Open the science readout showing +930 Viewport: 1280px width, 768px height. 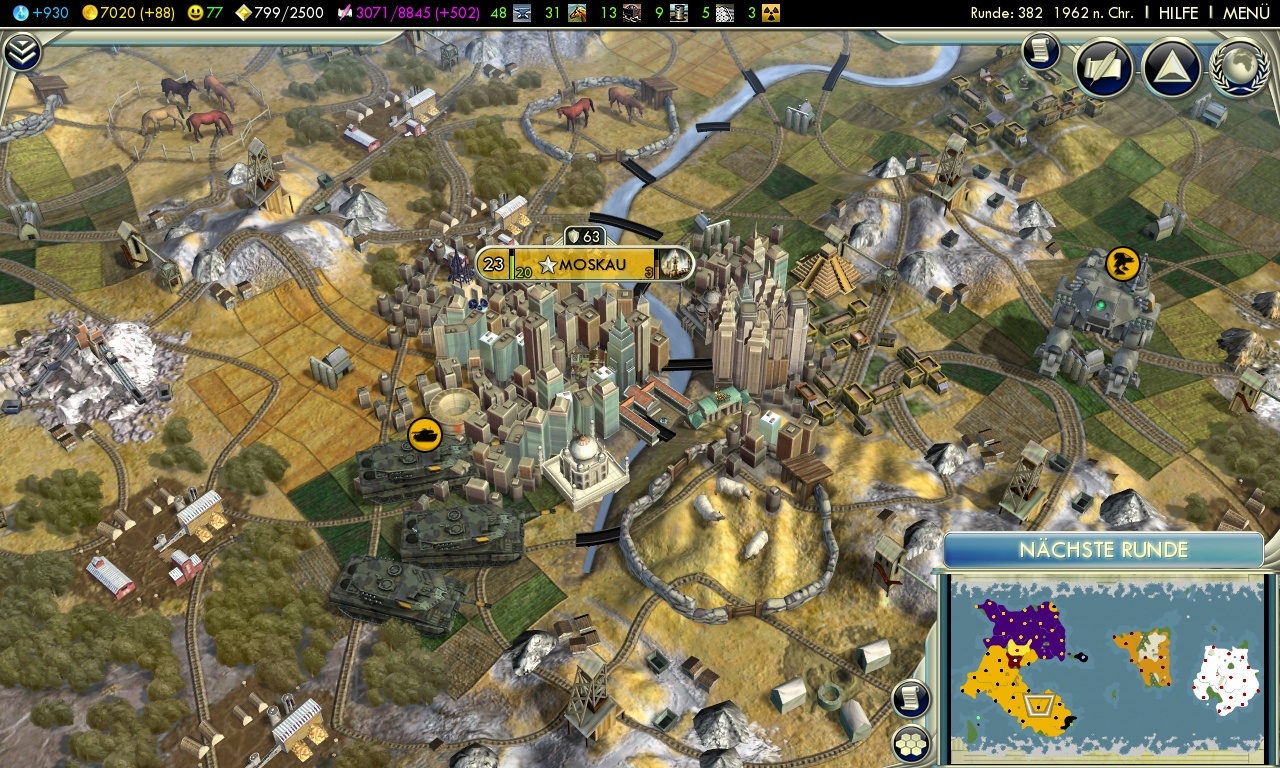click(41, 13)
